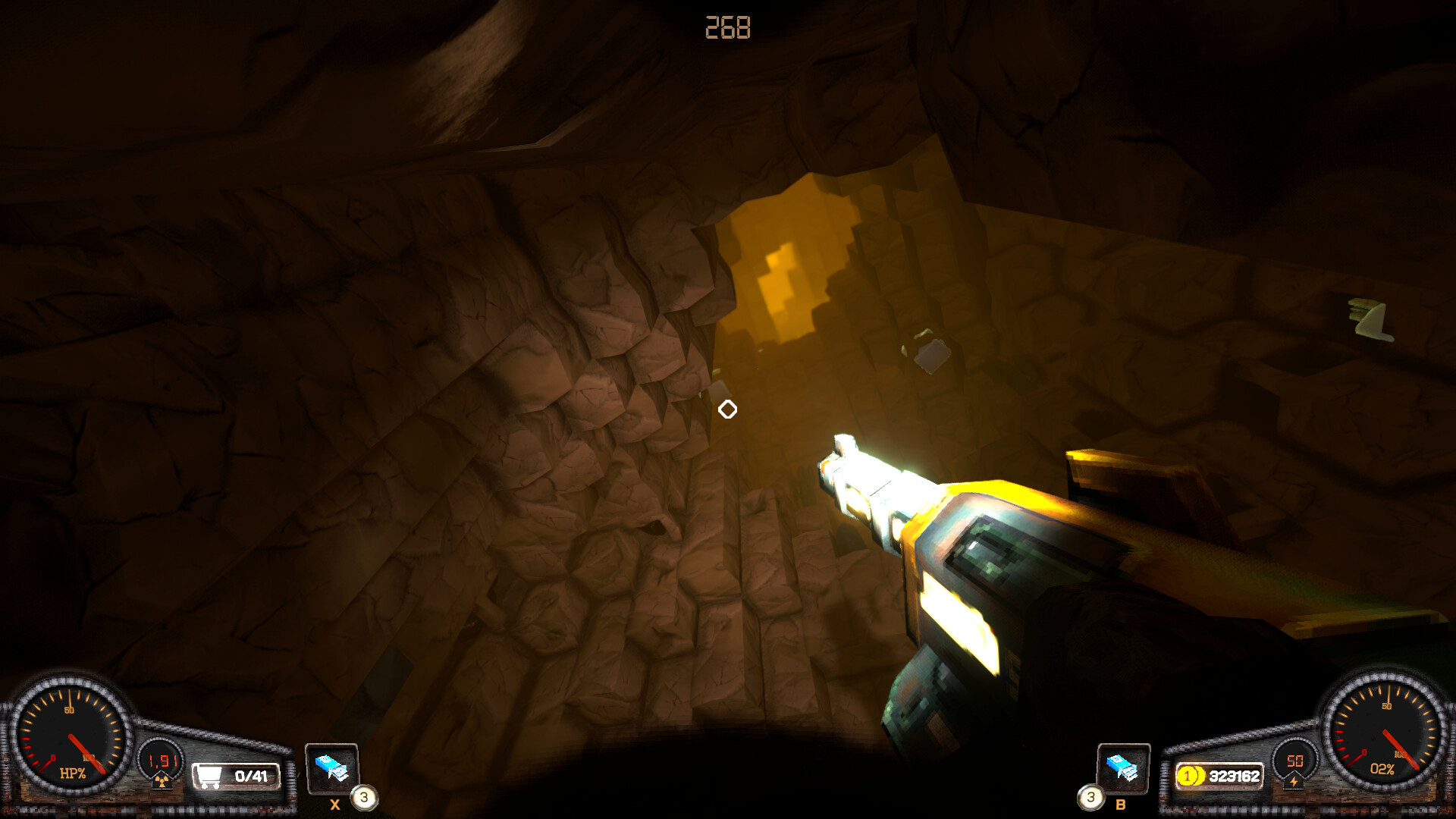Open the energy readout showing 50
This screenshot has height=819, width=1456.
1294,762
